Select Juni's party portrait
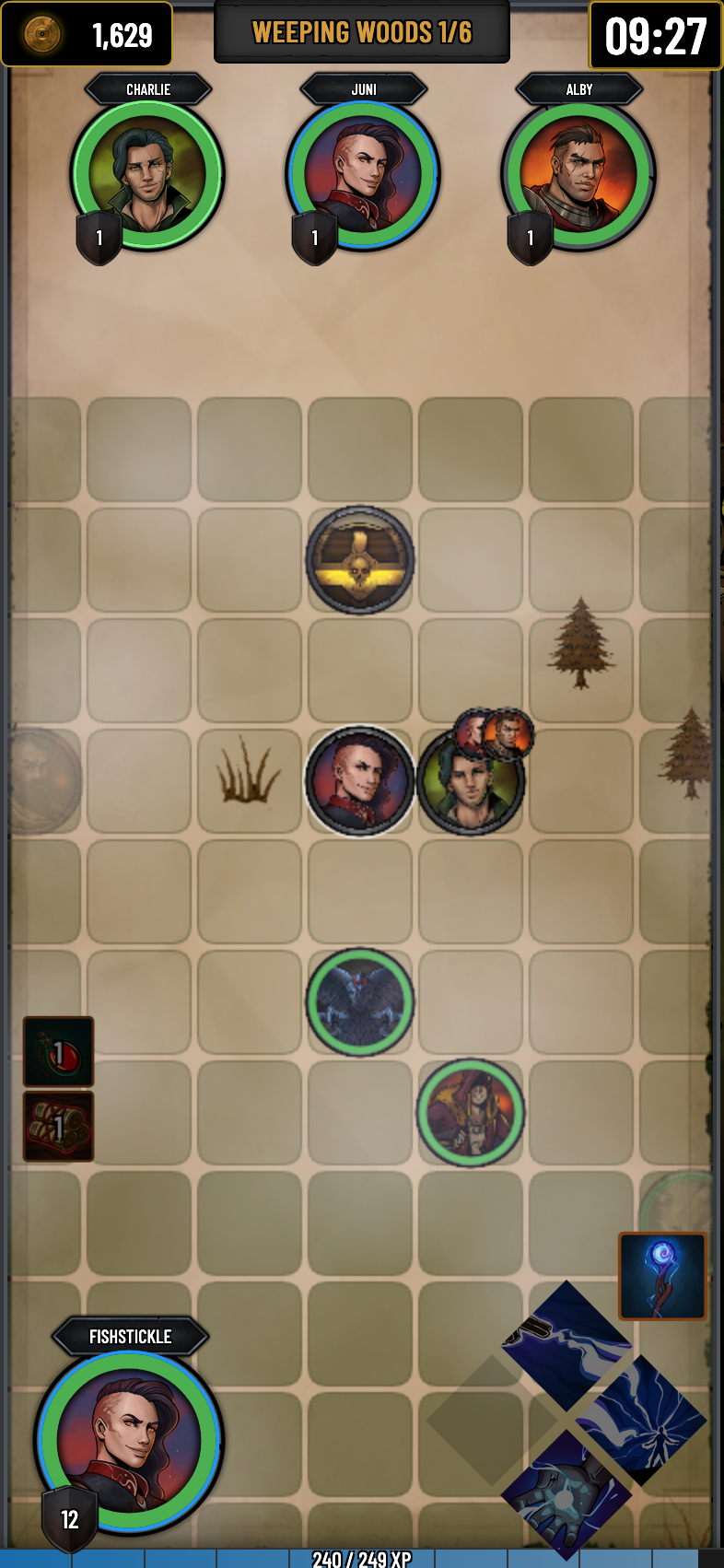The height and width of the screenshot is (1568, 724). point(363,175)
